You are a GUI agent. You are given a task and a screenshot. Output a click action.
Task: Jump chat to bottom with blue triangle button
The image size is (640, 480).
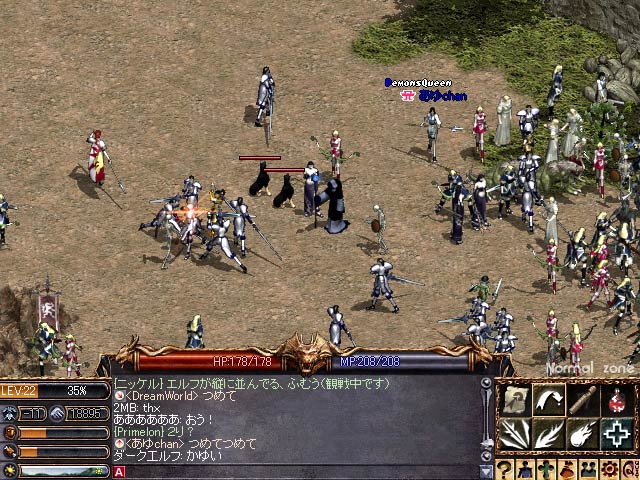487,471
